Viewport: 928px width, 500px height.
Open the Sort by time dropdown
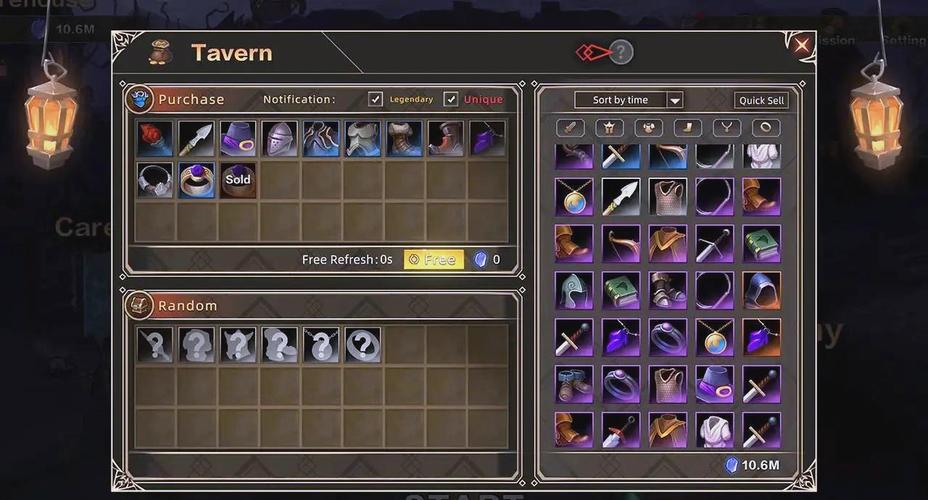click(628, 100)
